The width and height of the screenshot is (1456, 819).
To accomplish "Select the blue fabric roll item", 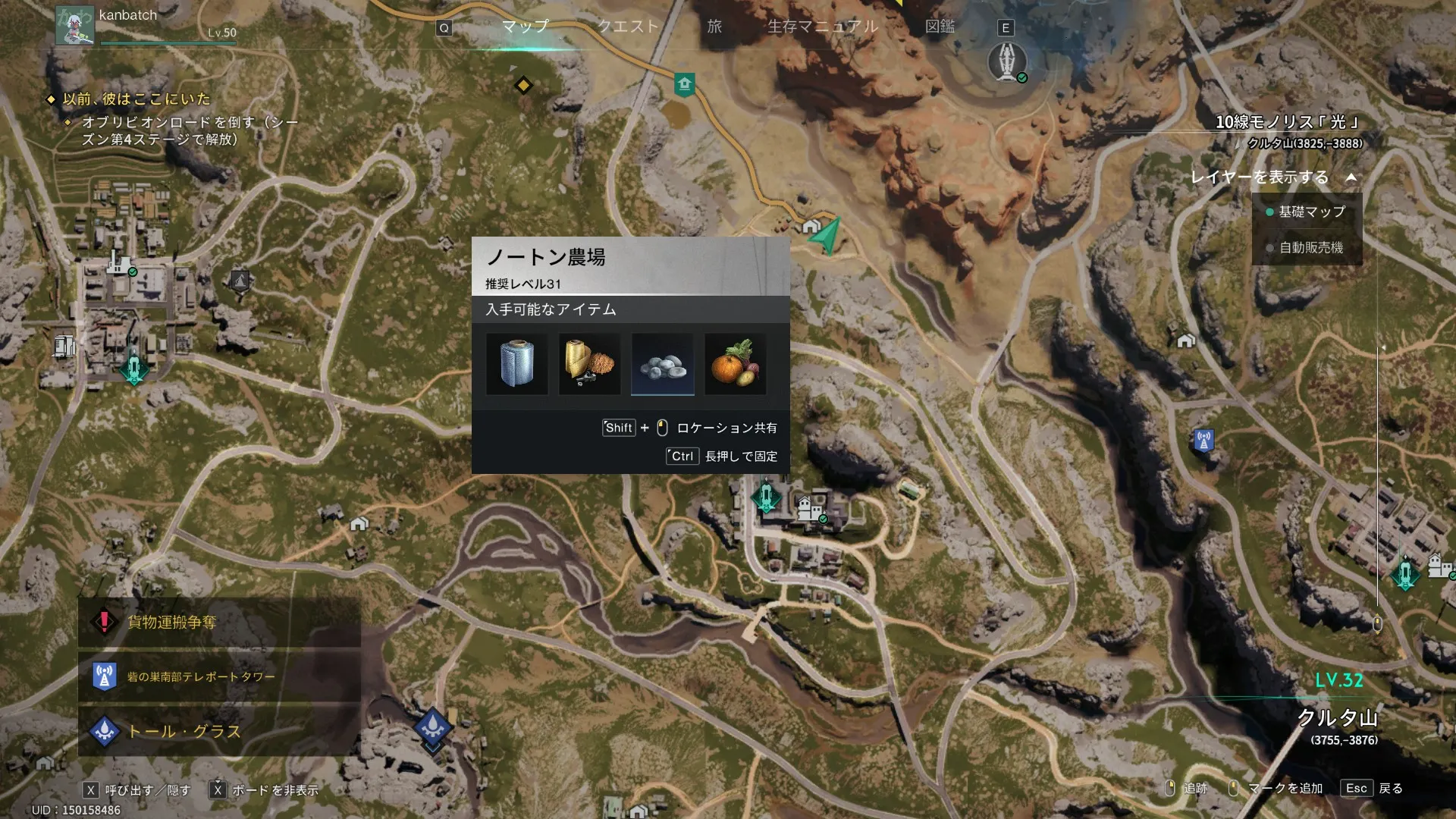I will point(517,364).
